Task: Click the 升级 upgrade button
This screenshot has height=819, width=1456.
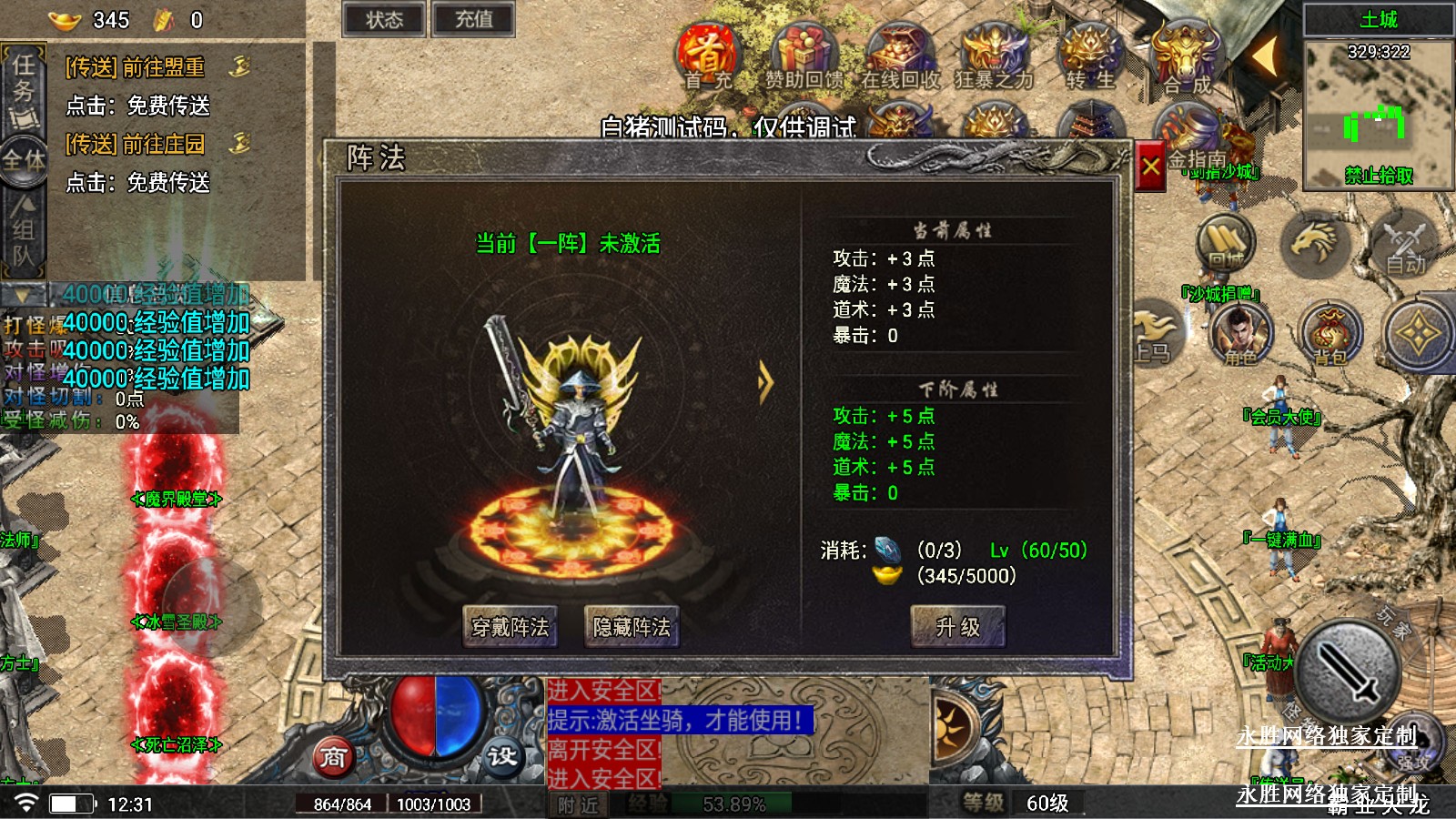Action: tap(957, 627)
